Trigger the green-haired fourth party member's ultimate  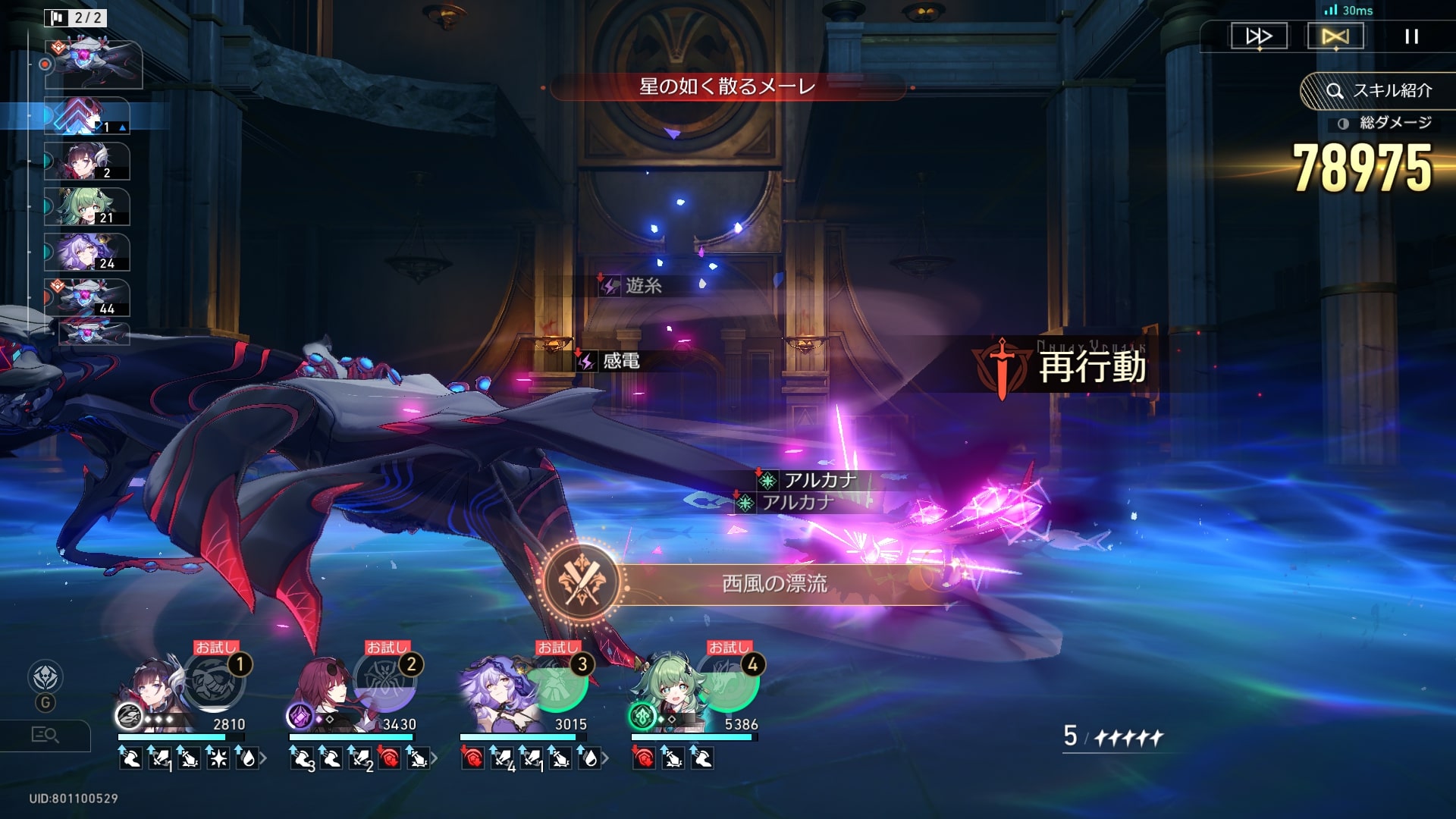click(x=728, y=680)
